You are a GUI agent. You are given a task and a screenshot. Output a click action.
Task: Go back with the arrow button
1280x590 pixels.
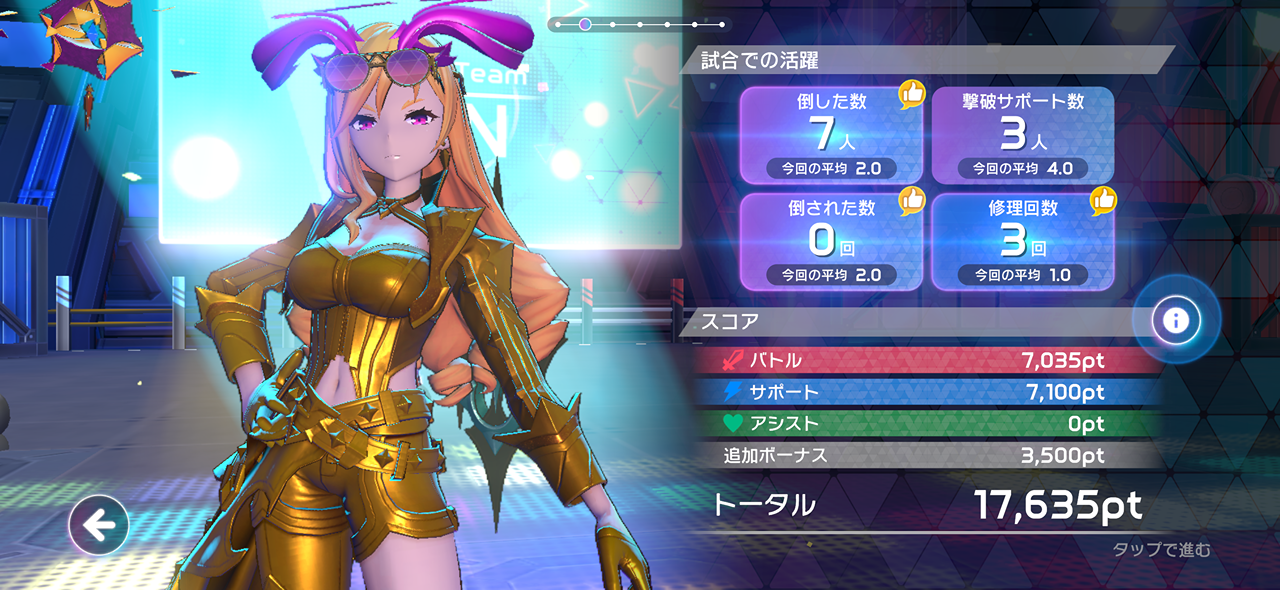[98, 524]
